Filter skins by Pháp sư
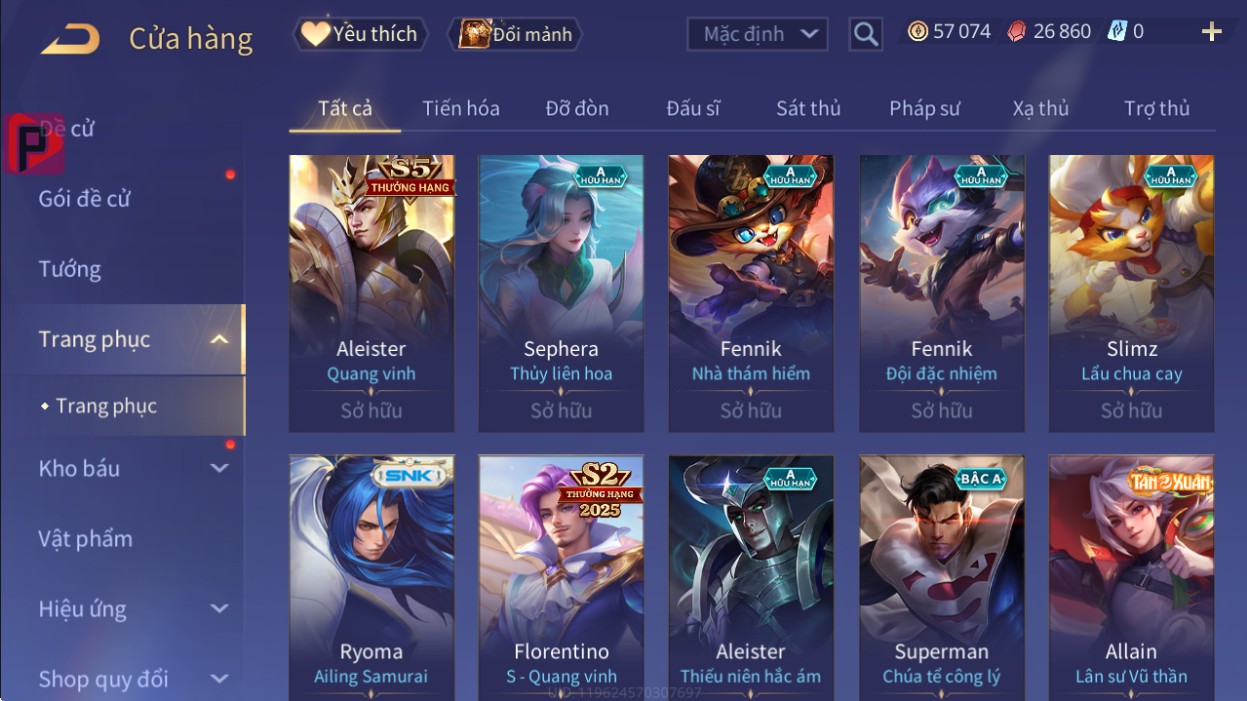Viewport: 1247px width, 701px height. point(924,108)
